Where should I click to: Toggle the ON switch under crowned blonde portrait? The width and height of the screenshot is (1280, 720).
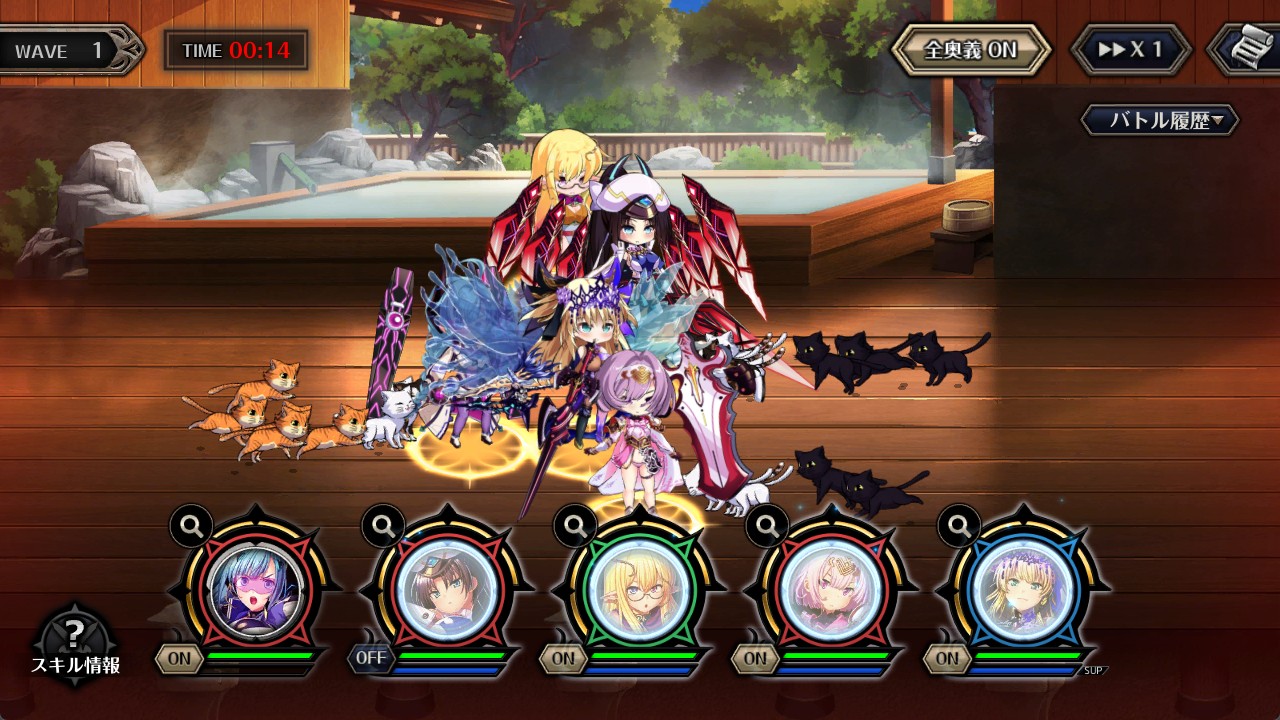tap(947, 658)
